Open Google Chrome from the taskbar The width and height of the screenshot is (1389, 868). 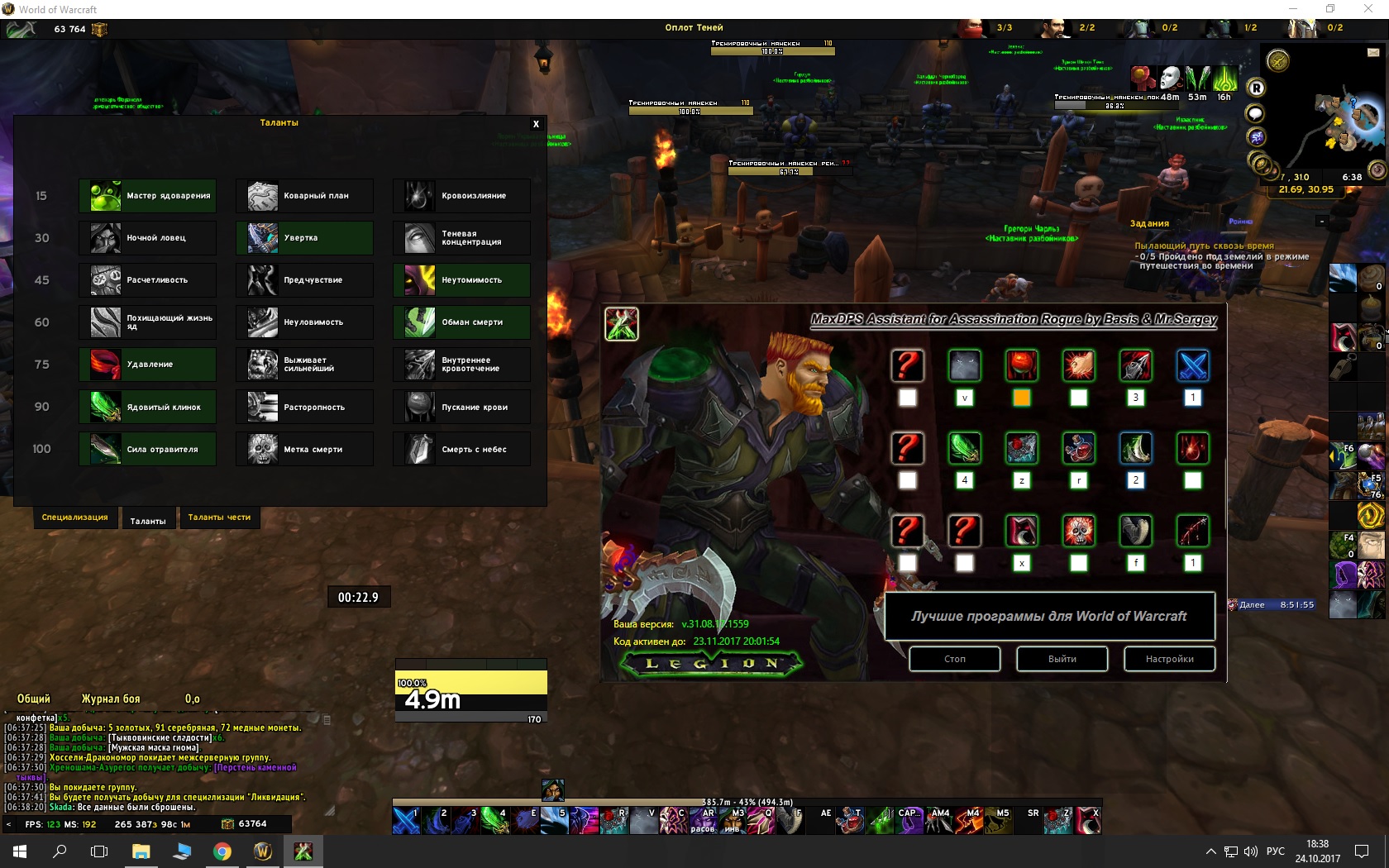[222, 851]
